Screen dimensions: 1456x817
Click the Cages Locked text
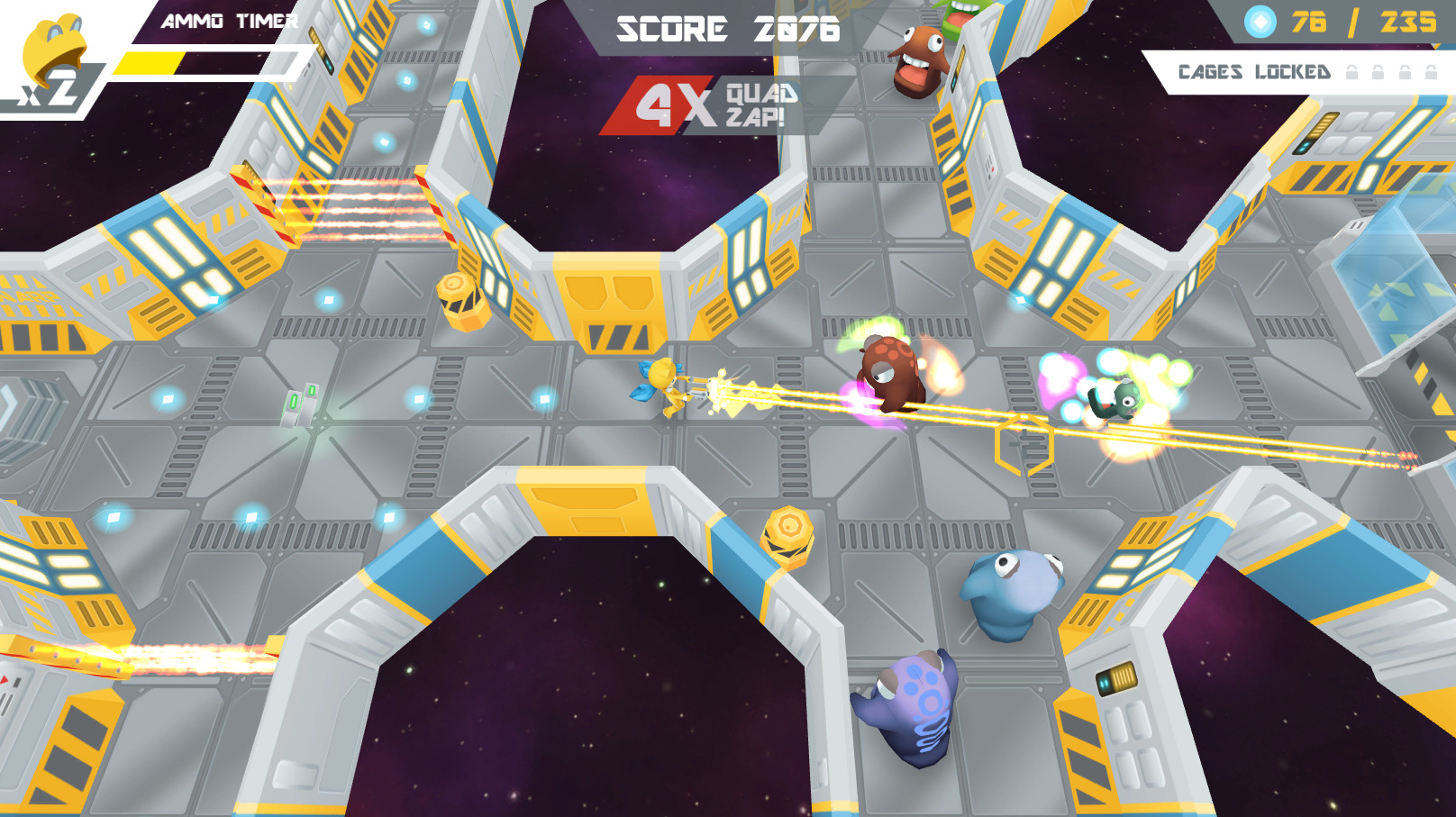(x=1254, y=72)
